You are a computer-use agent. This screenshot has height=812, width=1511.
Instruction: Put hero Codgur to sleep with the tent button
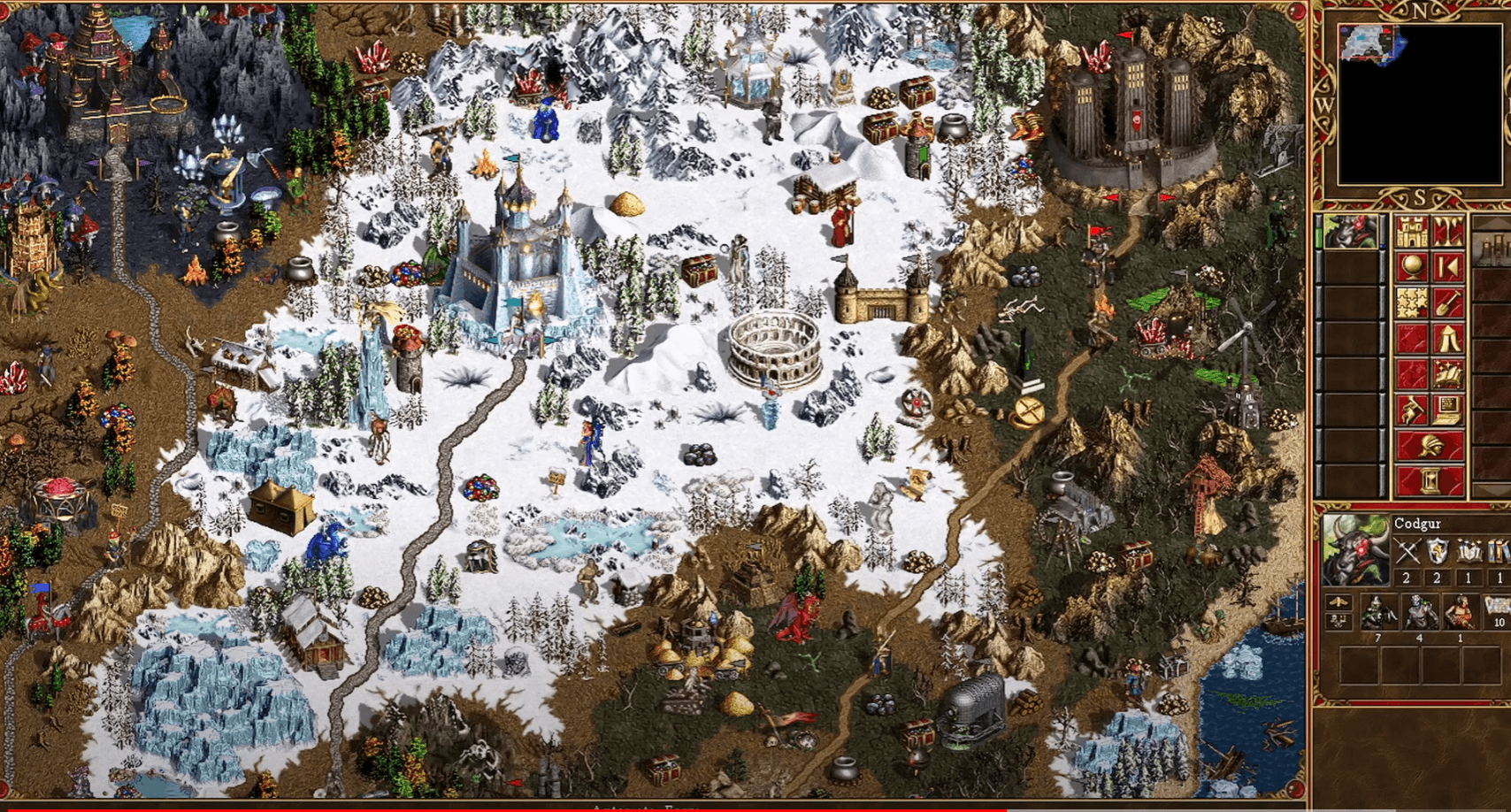click(1449, 339)
